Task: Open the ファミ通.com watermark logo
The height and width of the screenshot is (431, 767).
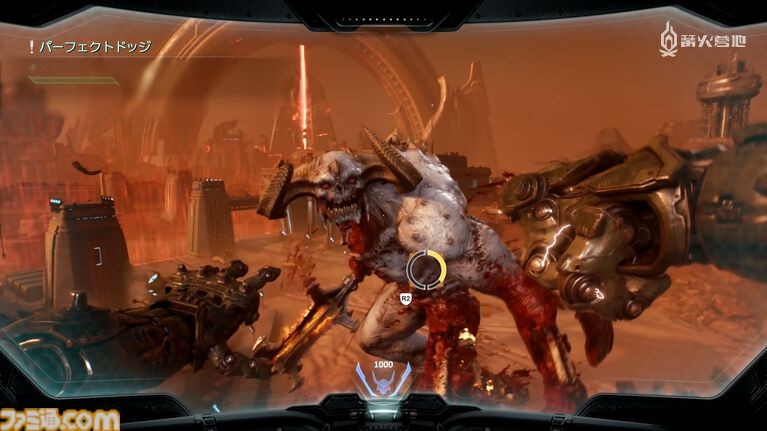Action: tap(60, 419)
